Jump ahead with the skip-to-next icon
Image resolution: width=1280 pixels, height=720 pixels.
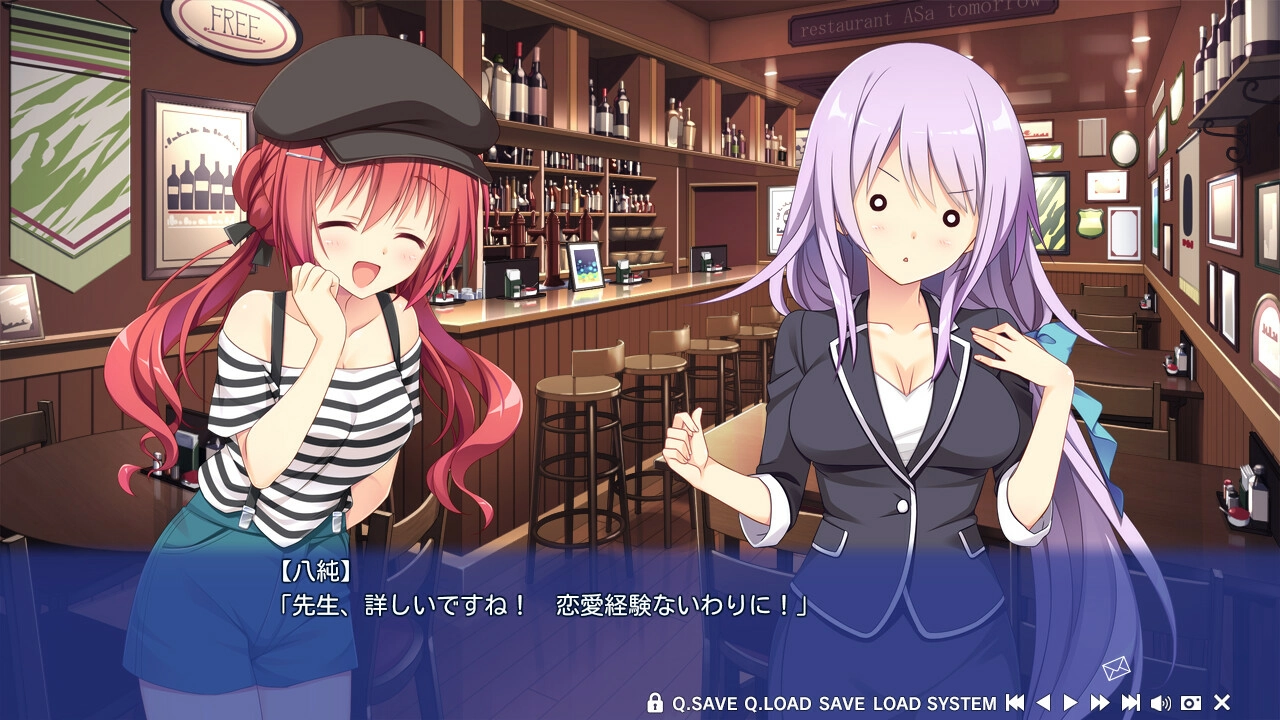[1131, 703]
